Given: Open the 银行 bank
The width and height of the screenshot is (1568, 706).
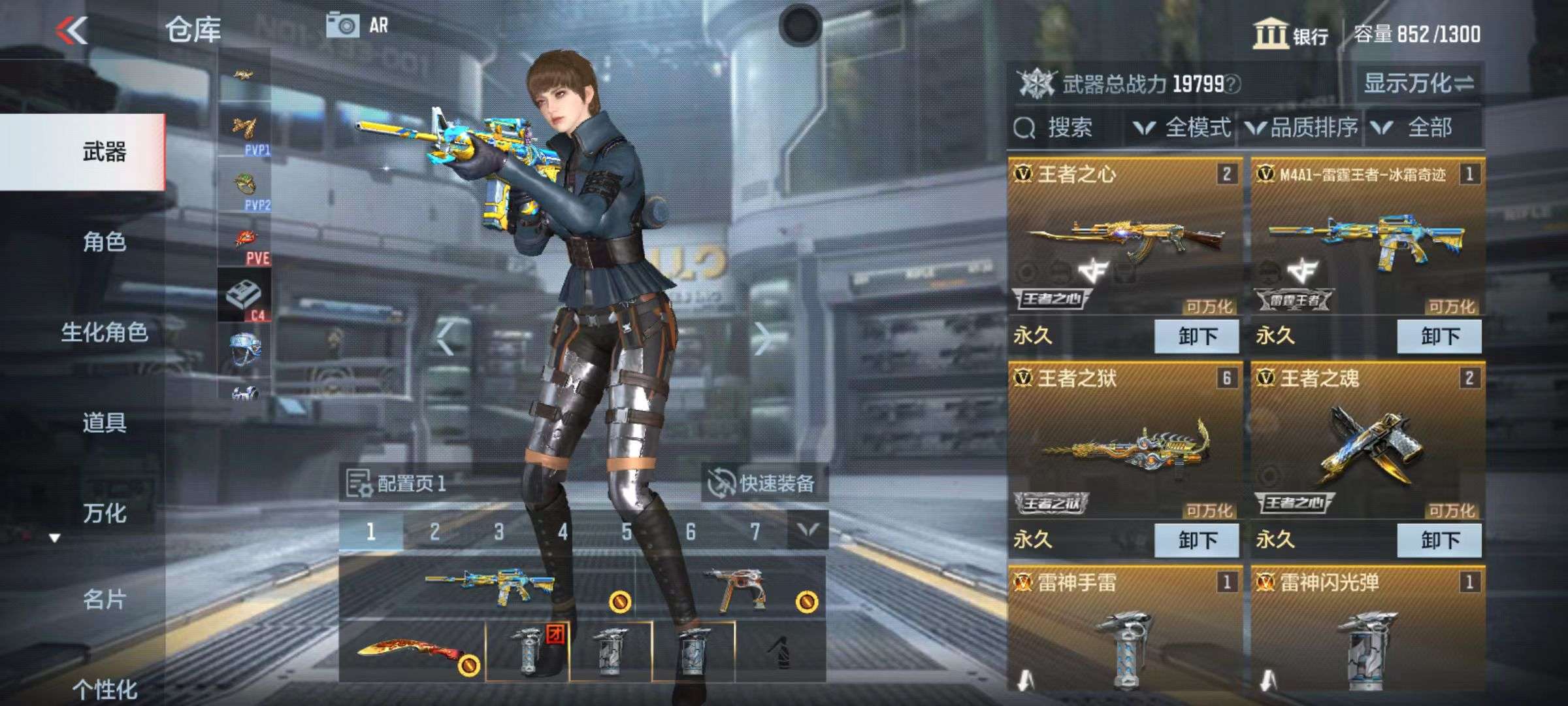Looking at the screenshot, I should [x=1291, y=34].
